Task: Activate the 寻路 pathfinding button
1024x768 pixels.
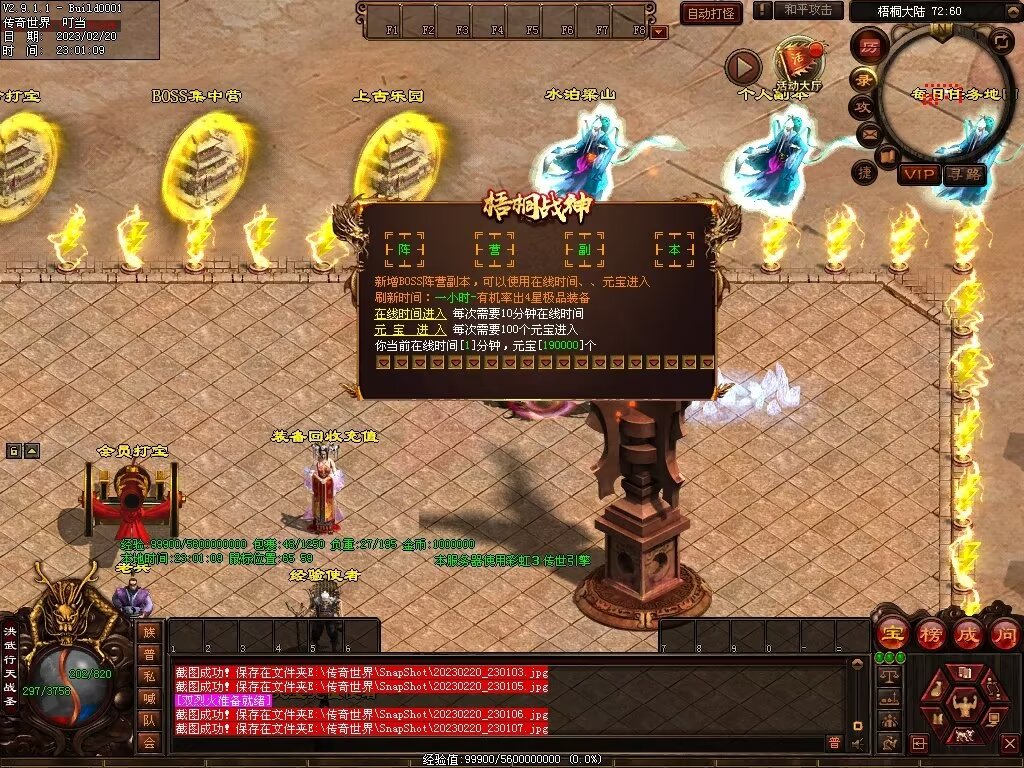Action: click(965, 174)
